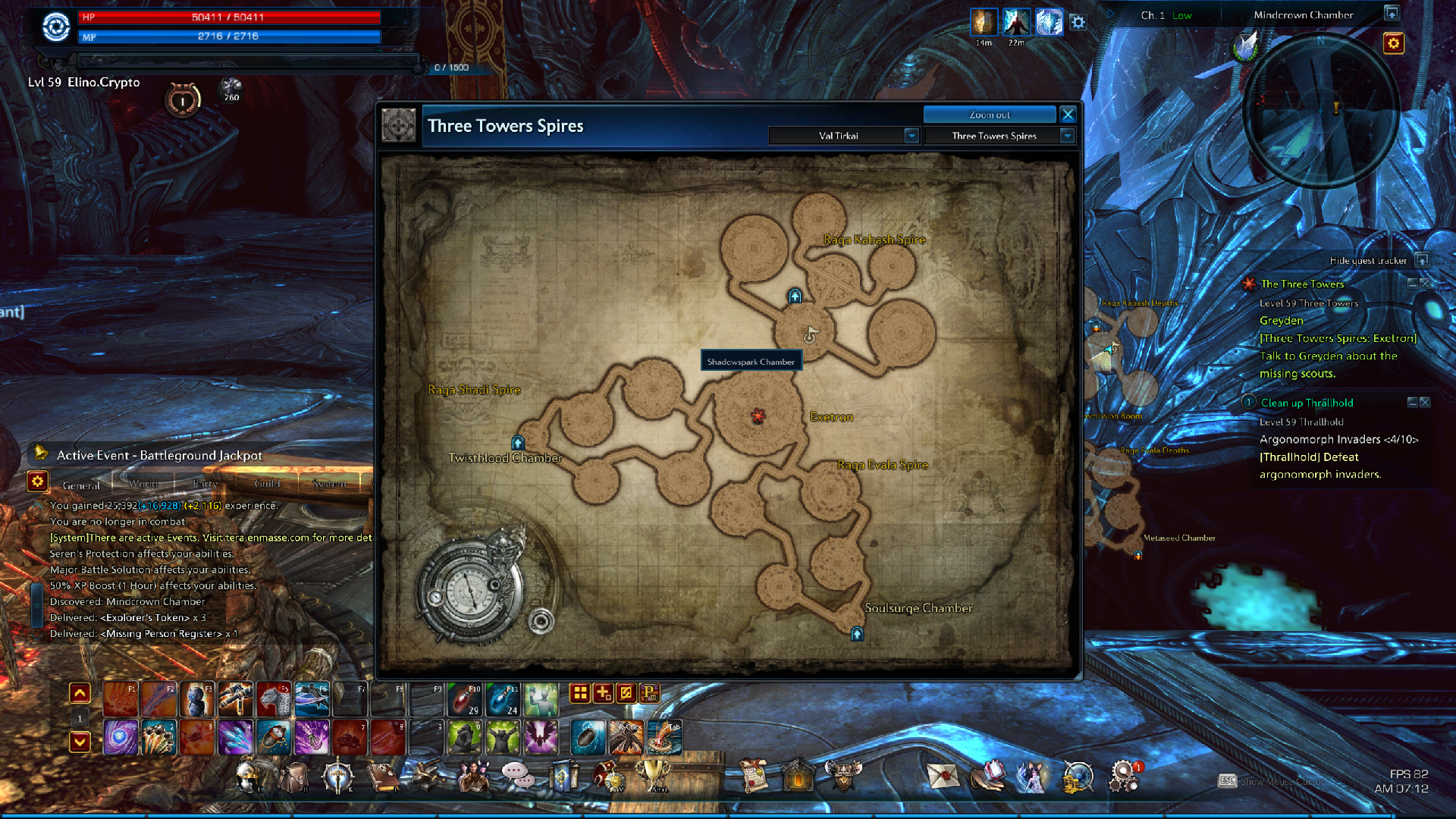1456x819 pixels.
Task: Select the red Exetron quest marker
Action: pyautogui.click(x=758, y=415)
